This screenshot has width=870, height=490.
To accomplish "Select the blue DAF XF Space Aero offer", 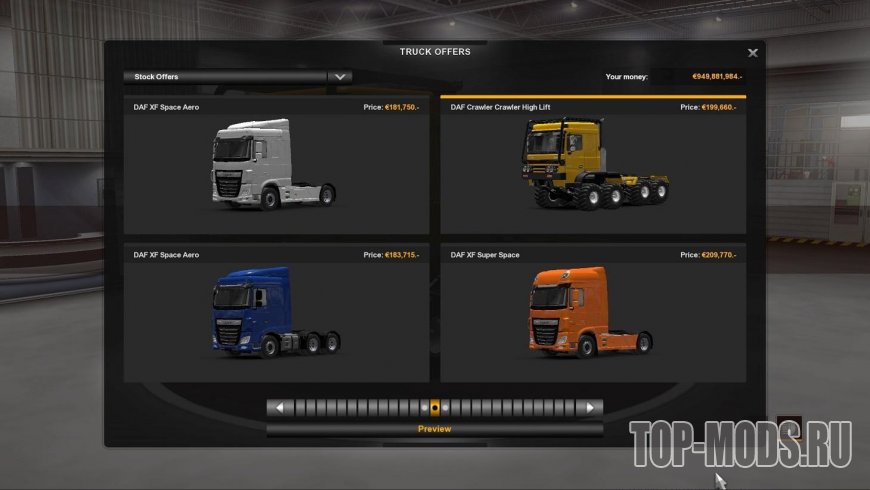I will pyautogui.click(x=275, y=315).
